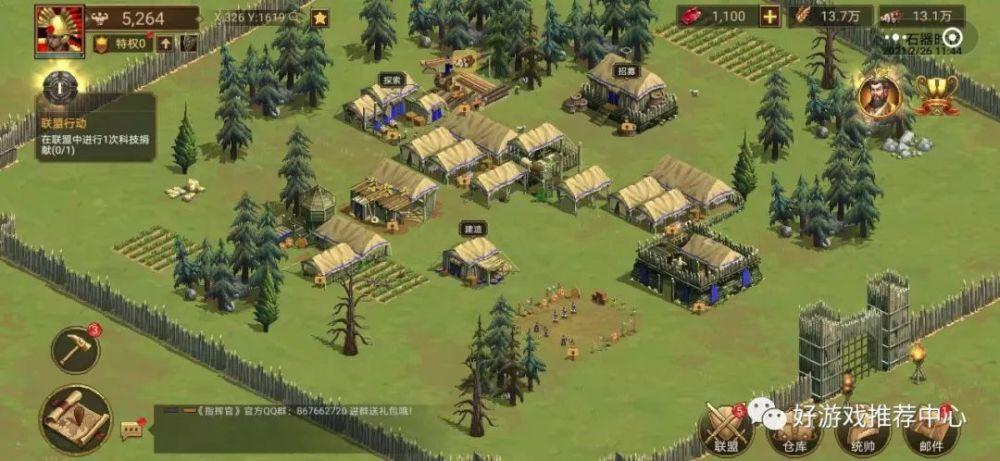Open the star favorites bookmark
This screenshot has width=1000, height=461.
click(320, 18)
